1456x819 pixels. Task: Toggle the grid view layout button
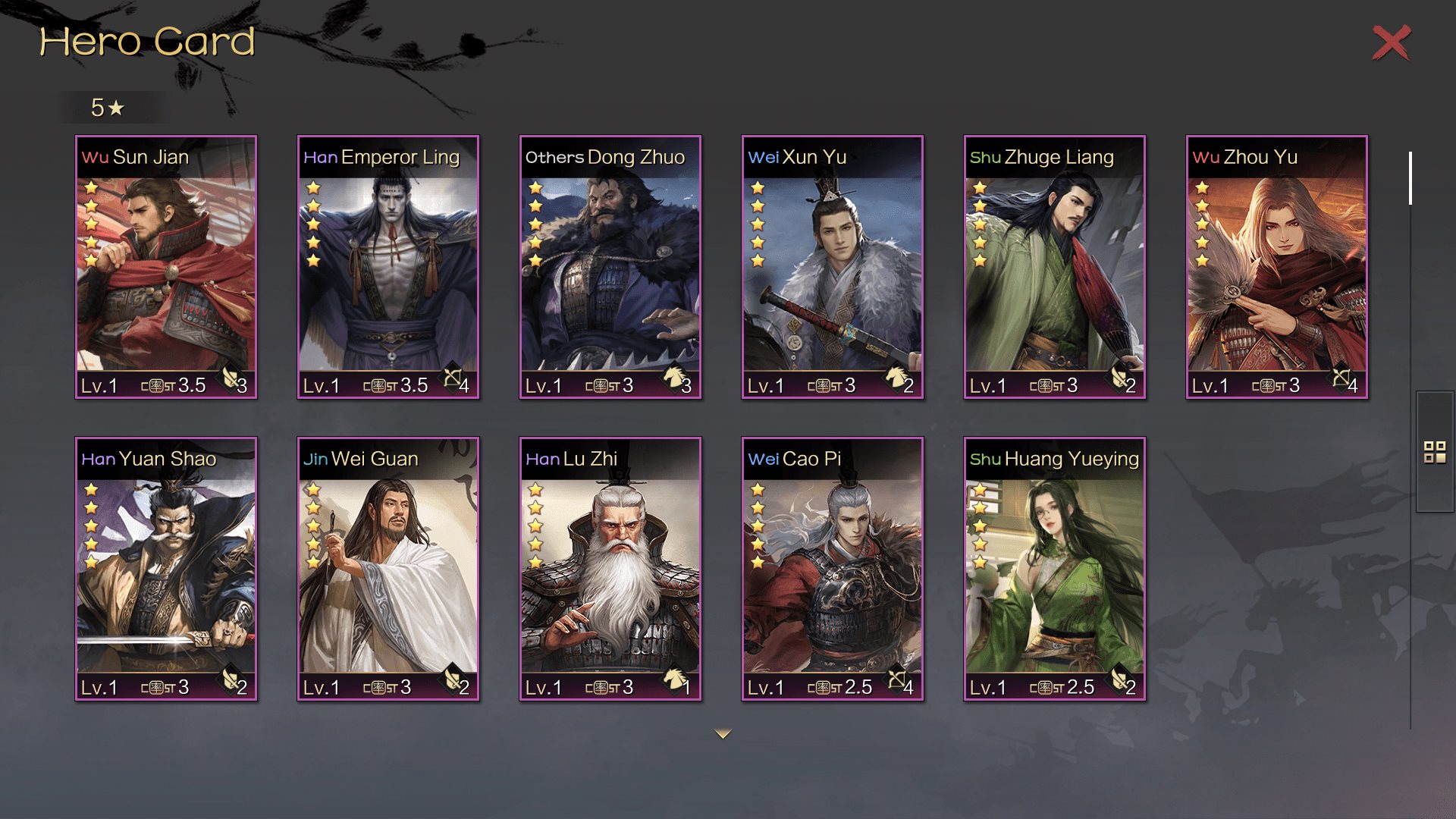[x=1435, y=452]
